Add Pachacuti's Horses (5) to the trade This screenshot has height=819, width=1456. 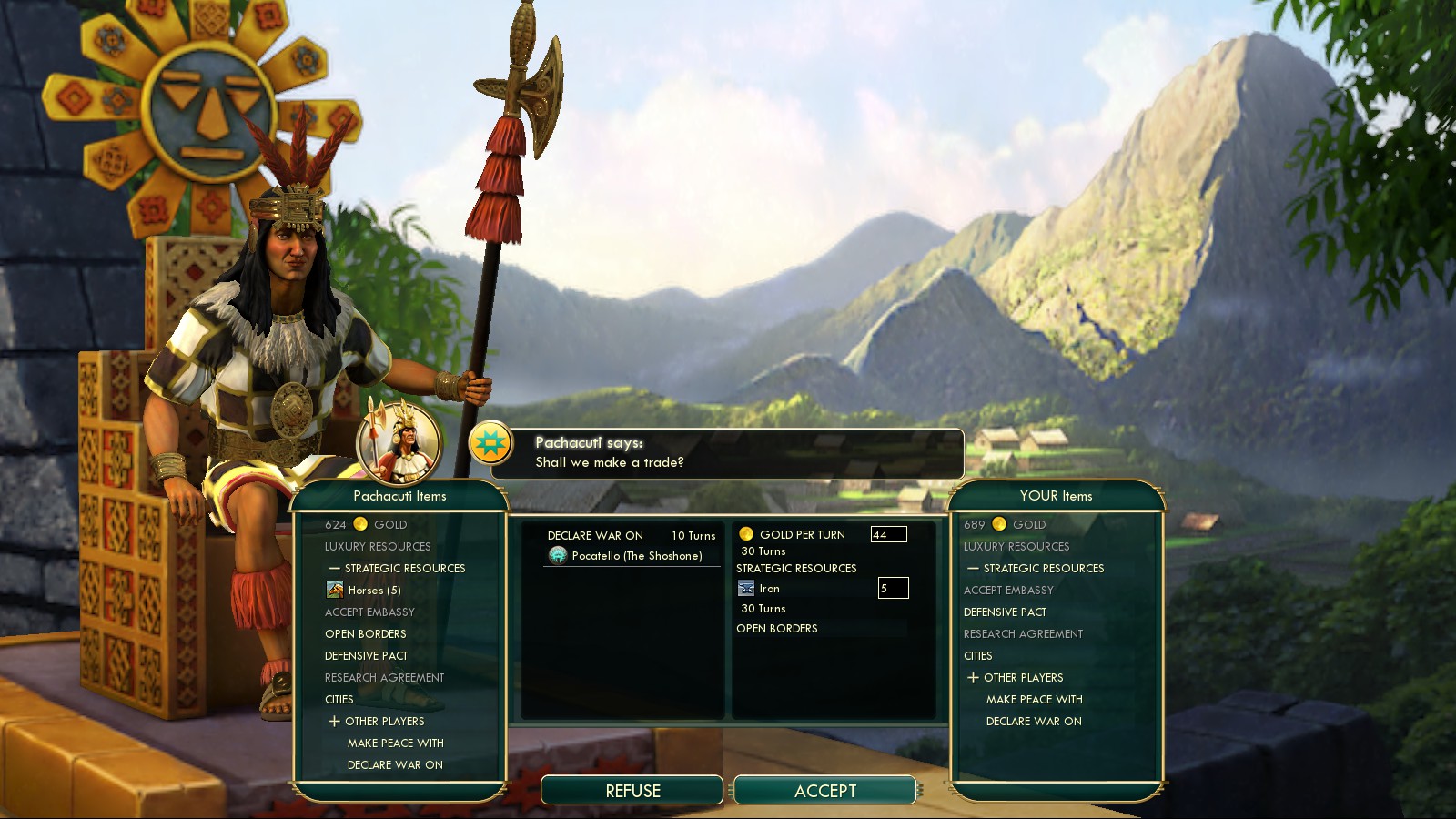click(x=373, y=591)
